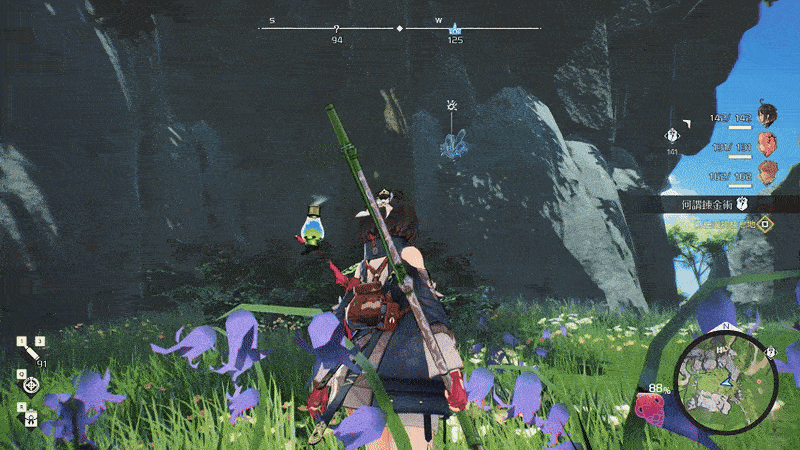Select the crystal marker on the compass bar
Screen dimensions: 800x450
(455, 29)
